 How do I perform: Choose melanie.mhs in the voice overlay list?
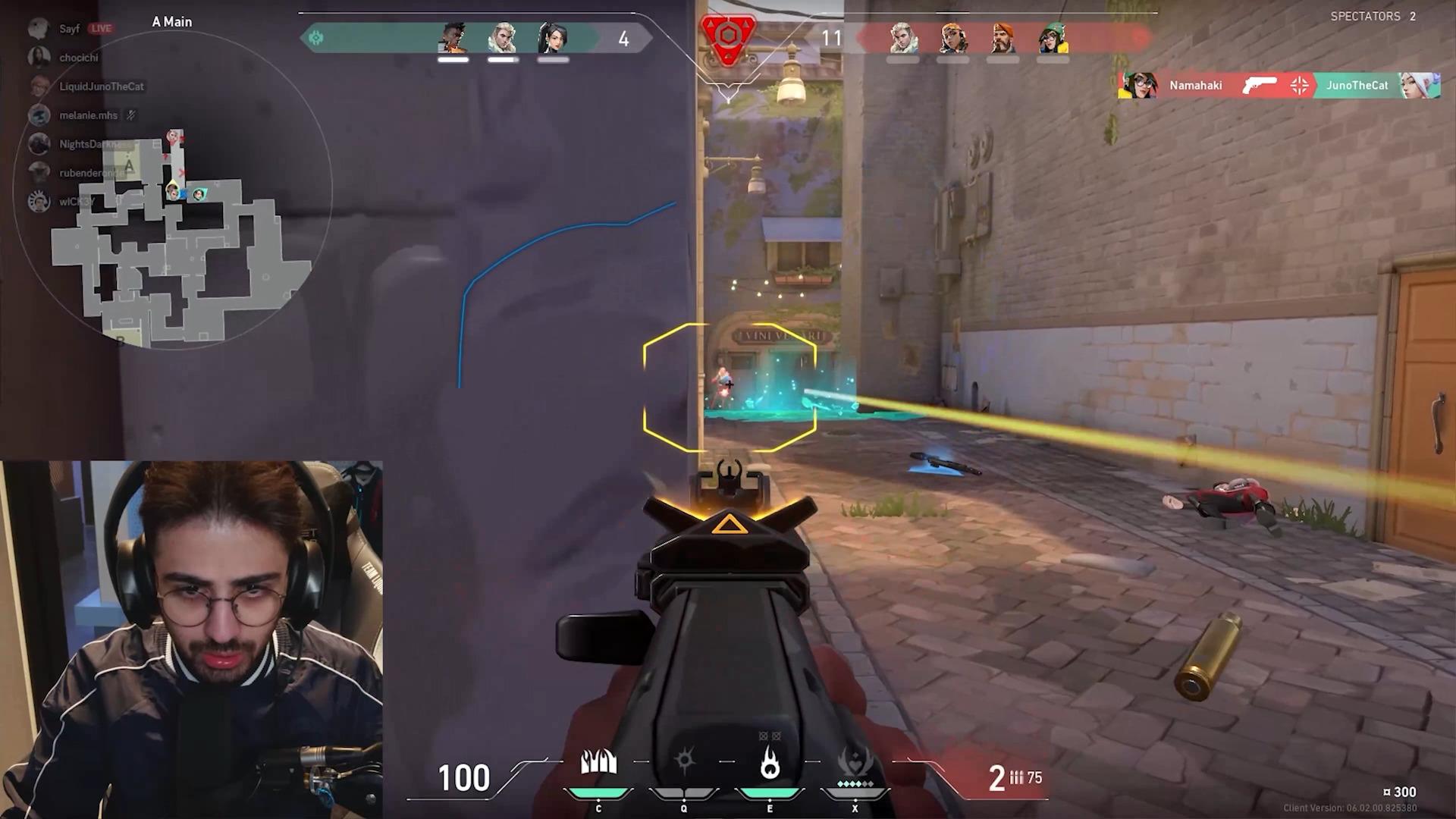click(x=88, y=115)
